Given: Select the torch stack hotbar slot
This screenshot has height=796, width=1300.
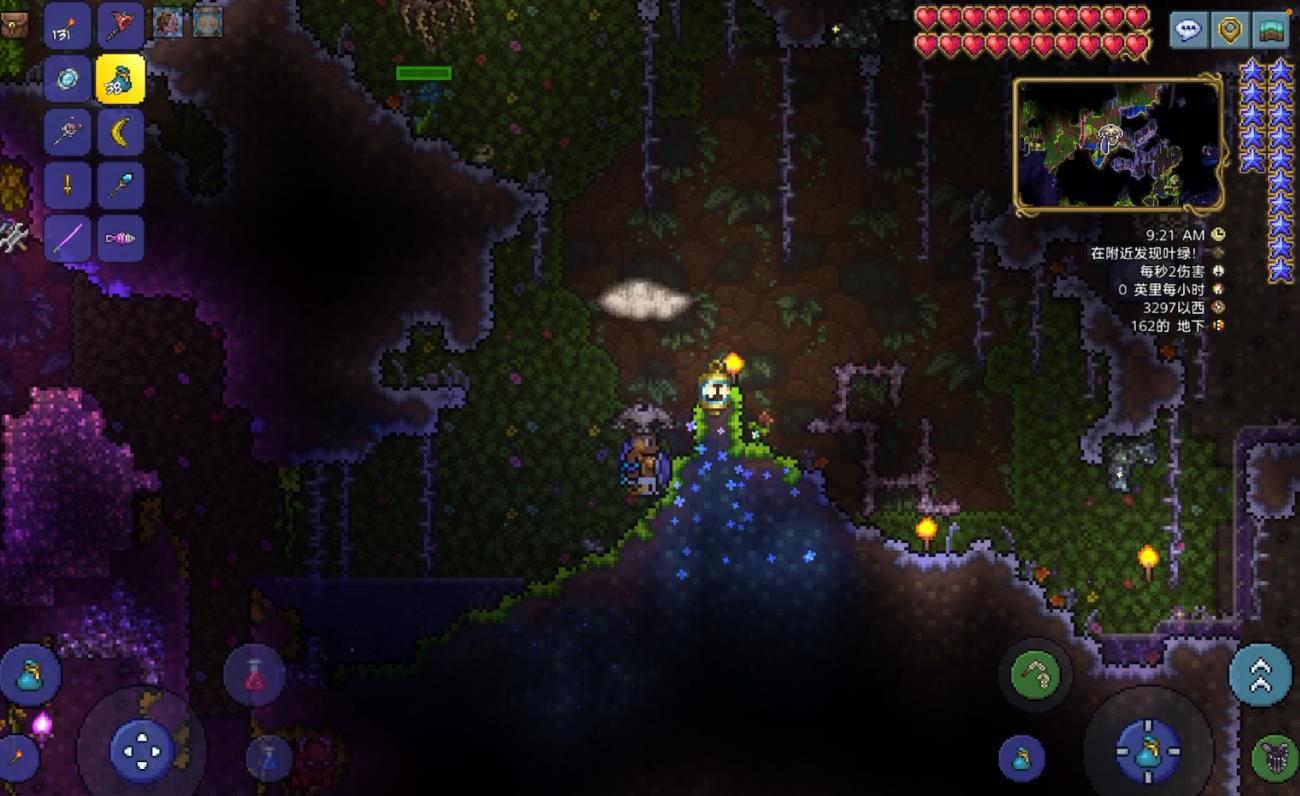Looking at the screenshot, I should (68, 26).
